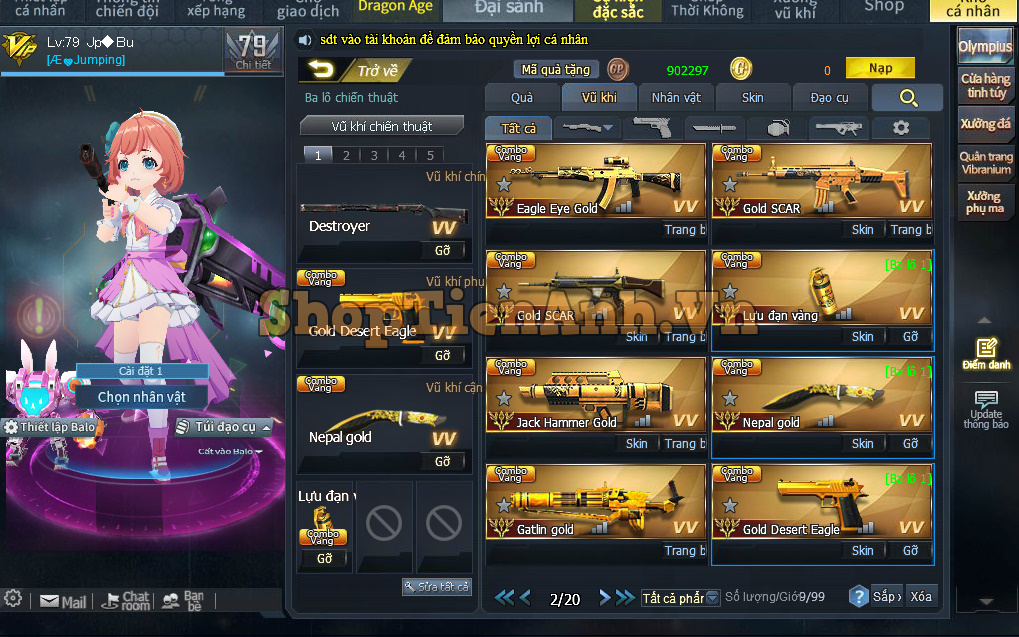Open the Olympius side menu

pos(985,47)
